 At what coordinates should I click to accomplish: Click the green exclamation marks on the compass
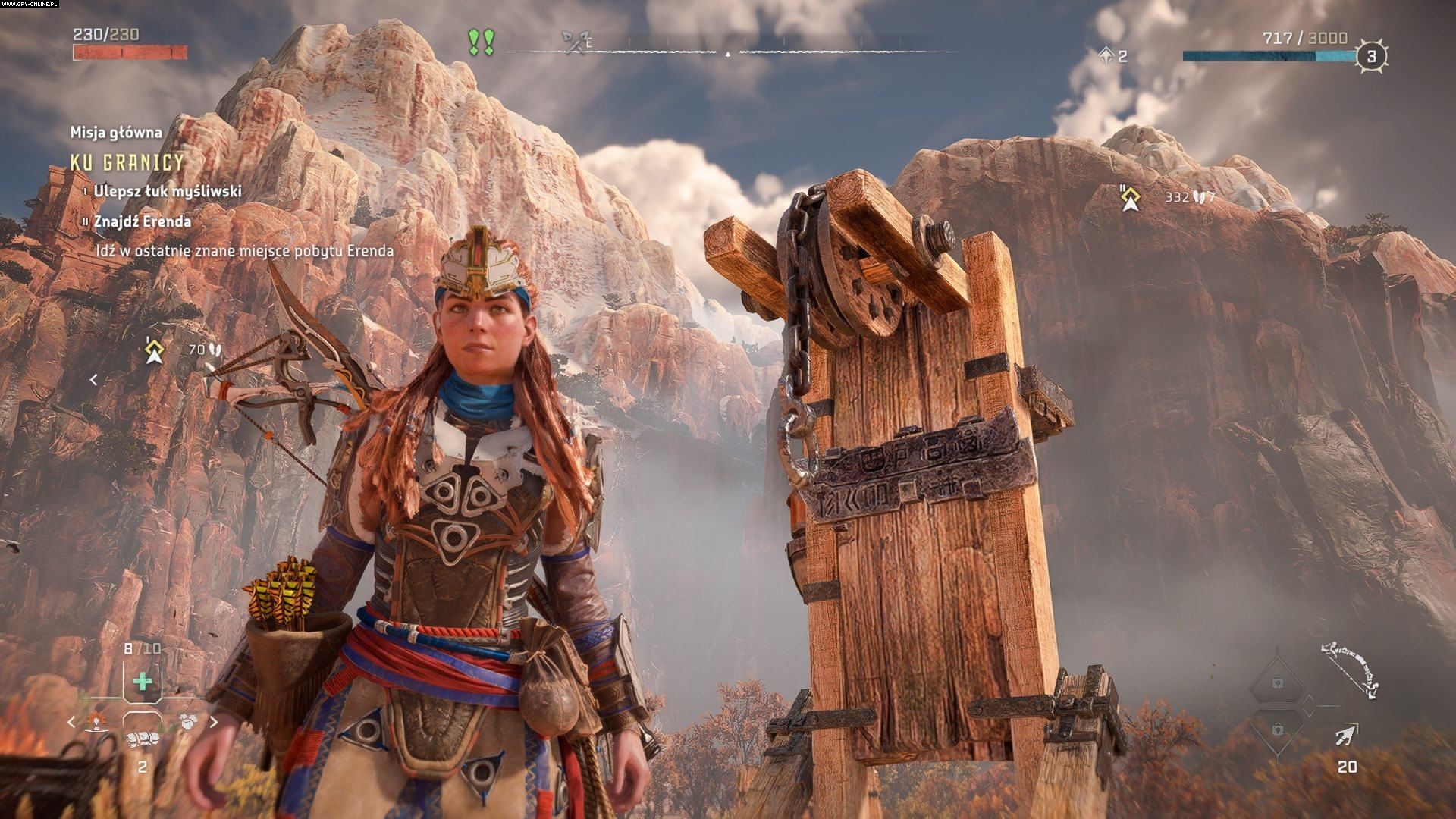coord(481,42)
